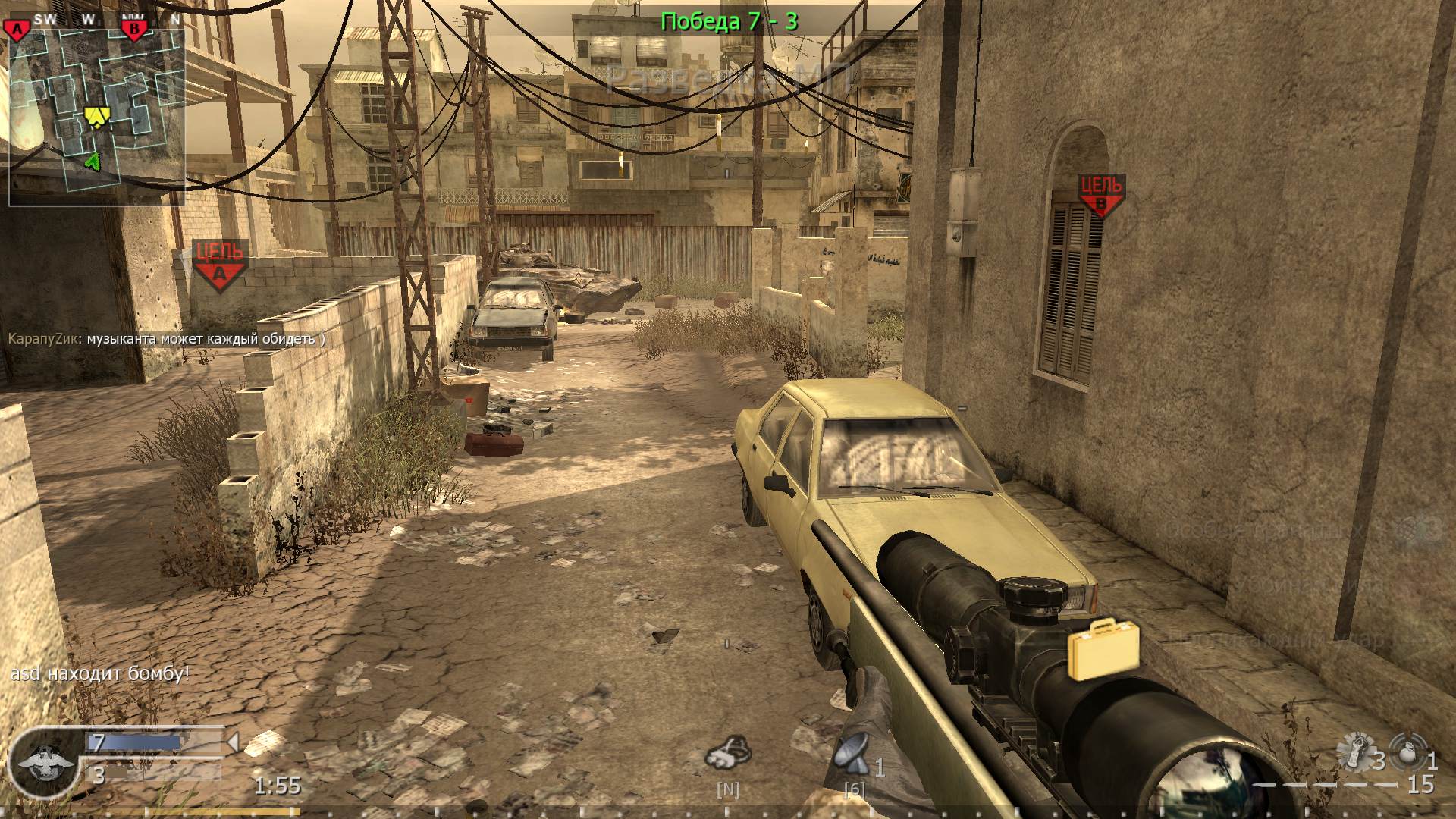Click the green teammate arrow on the minimap

[x=93, y=162]
